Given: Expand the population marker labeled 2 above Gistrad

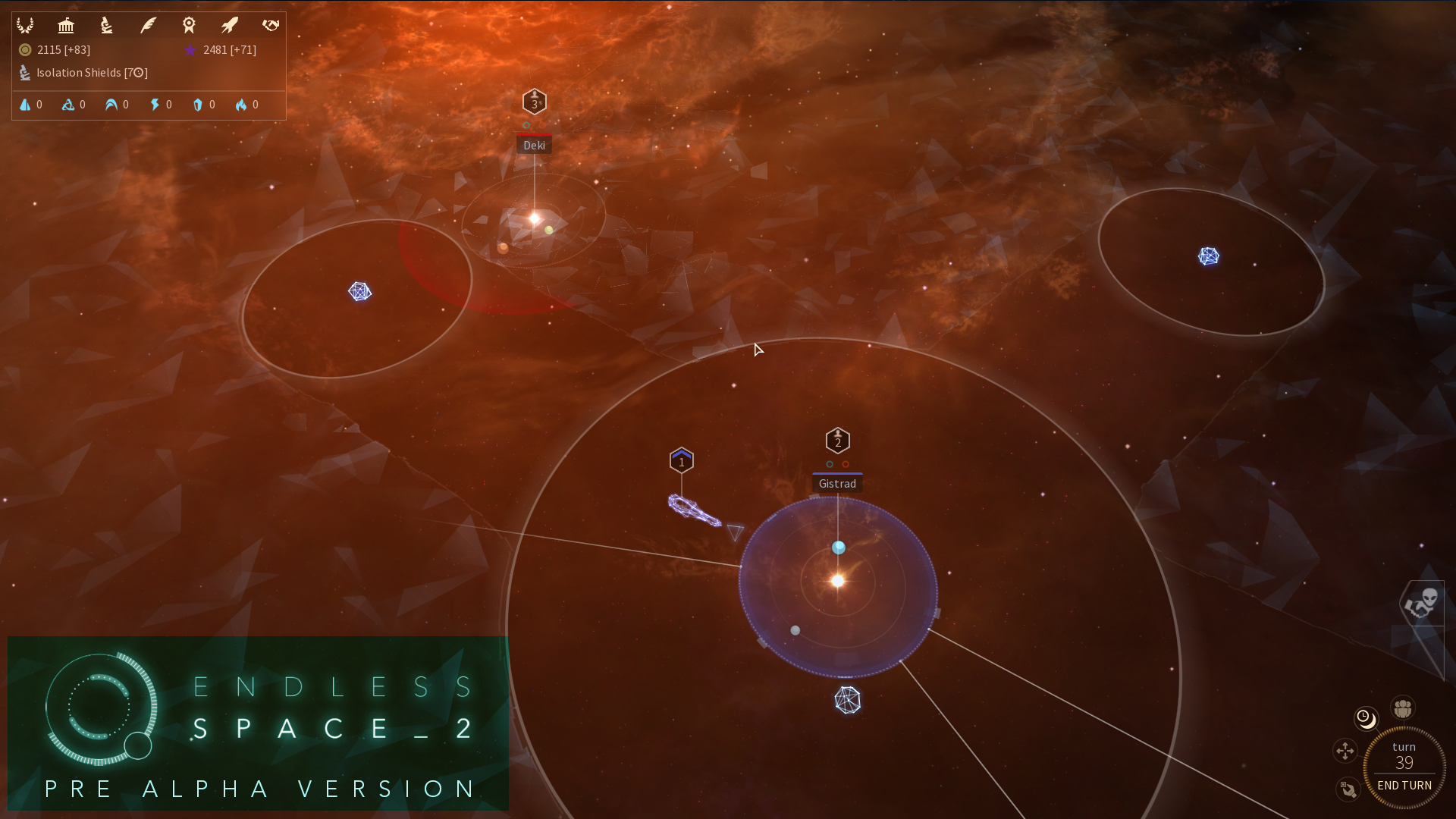Looking at the screenshot, I should [x=837, y=440].
